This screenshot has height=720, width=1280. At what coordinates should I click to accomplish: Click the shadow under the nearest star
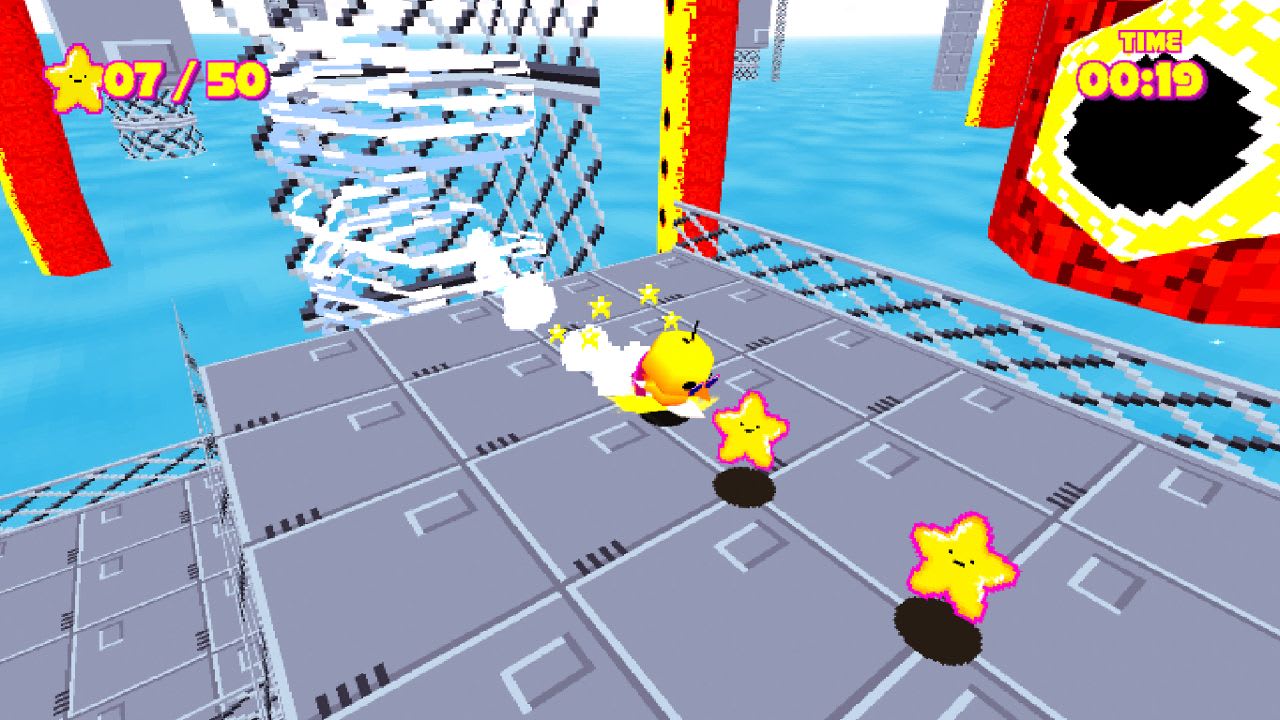tap(745, 487)
